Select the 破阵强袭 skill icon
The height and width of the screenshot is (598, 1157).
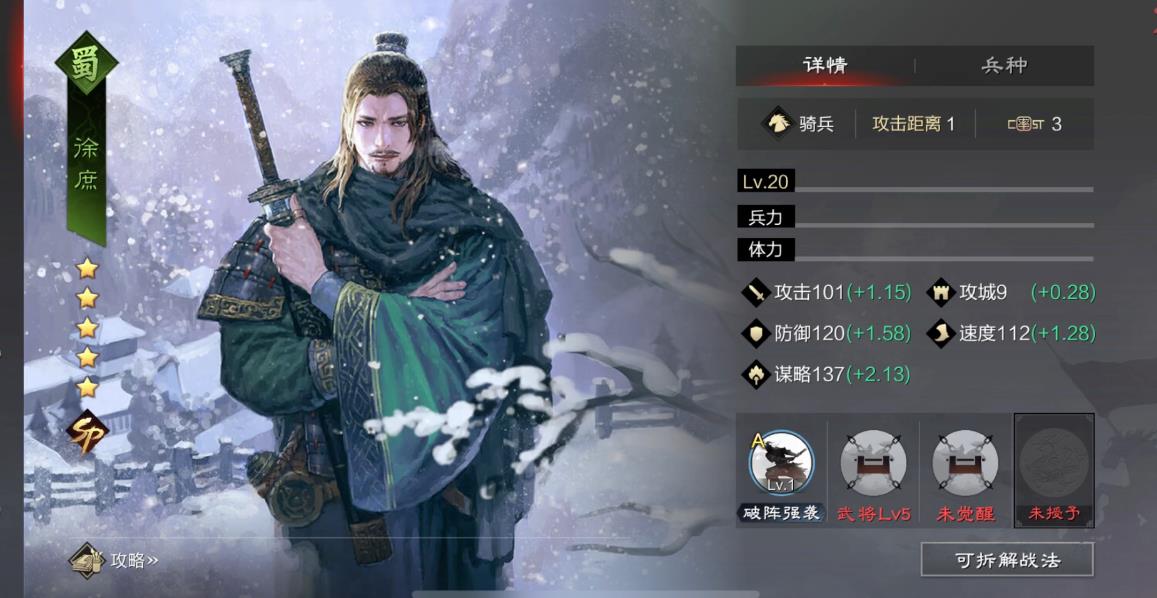(x=781, y=464)
